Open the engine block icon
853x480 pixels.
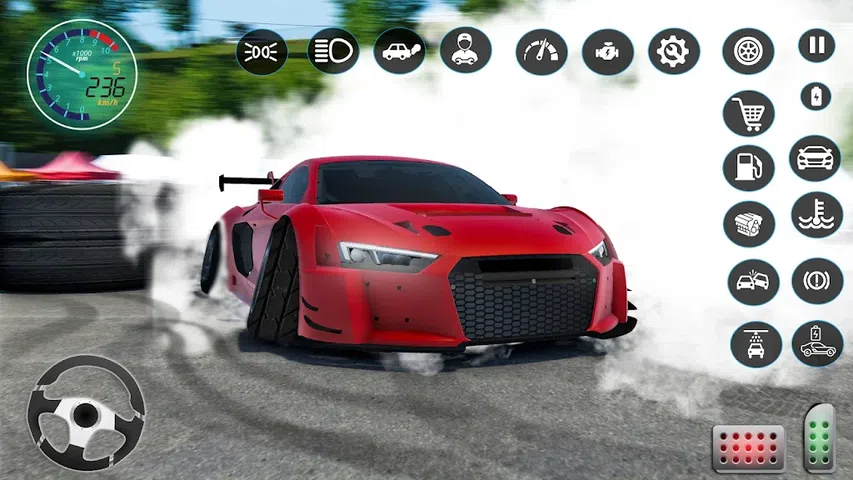point(749,224)
